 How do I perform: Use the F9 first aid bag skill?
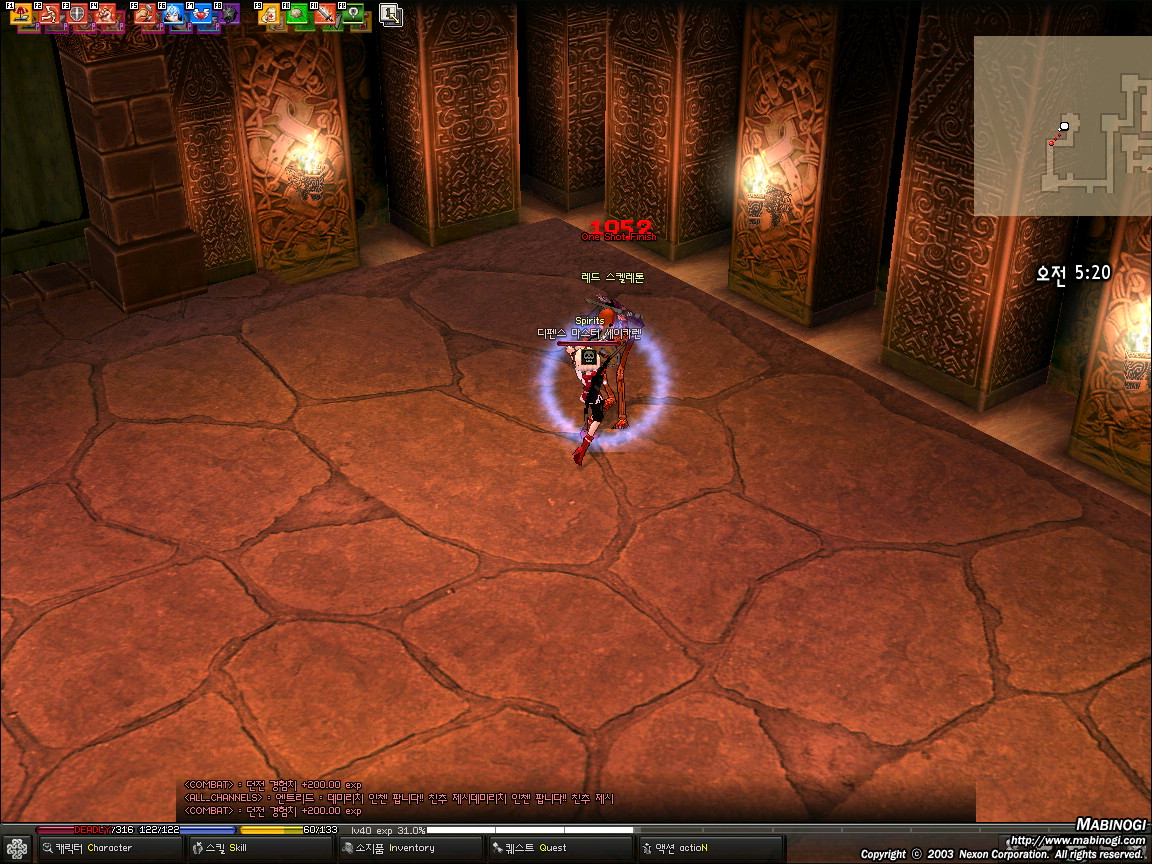coord(270,15)
